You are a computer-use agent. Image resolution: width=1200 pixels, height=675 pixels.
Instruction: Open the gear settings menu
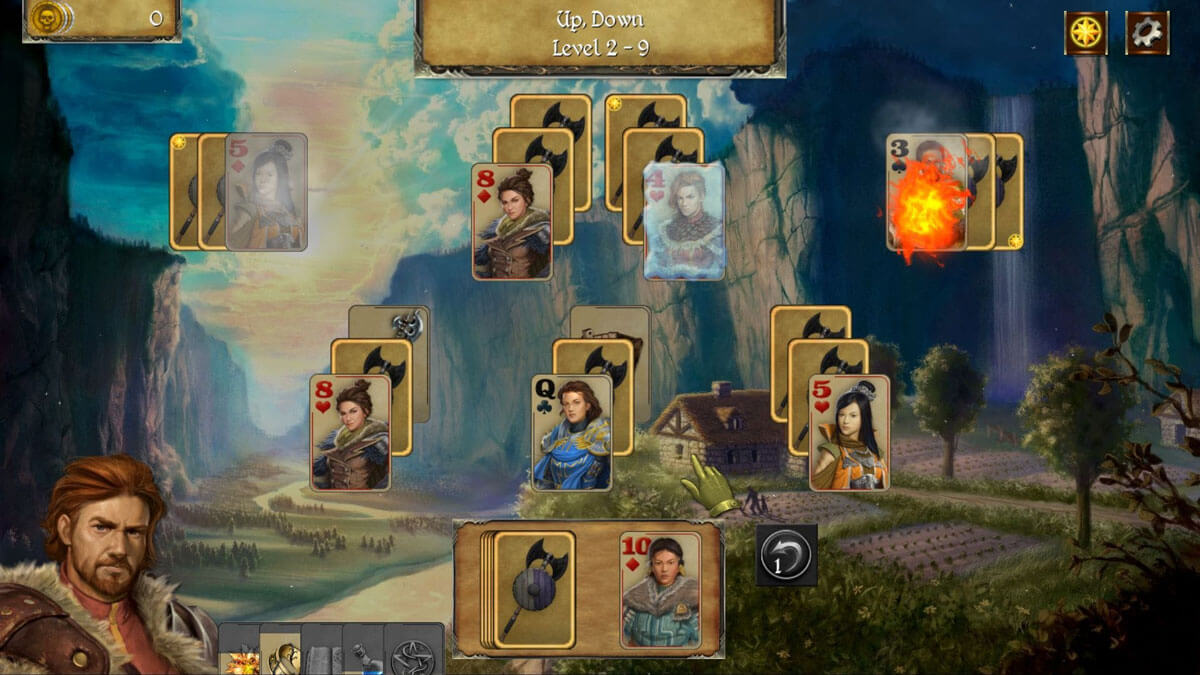1147,33
